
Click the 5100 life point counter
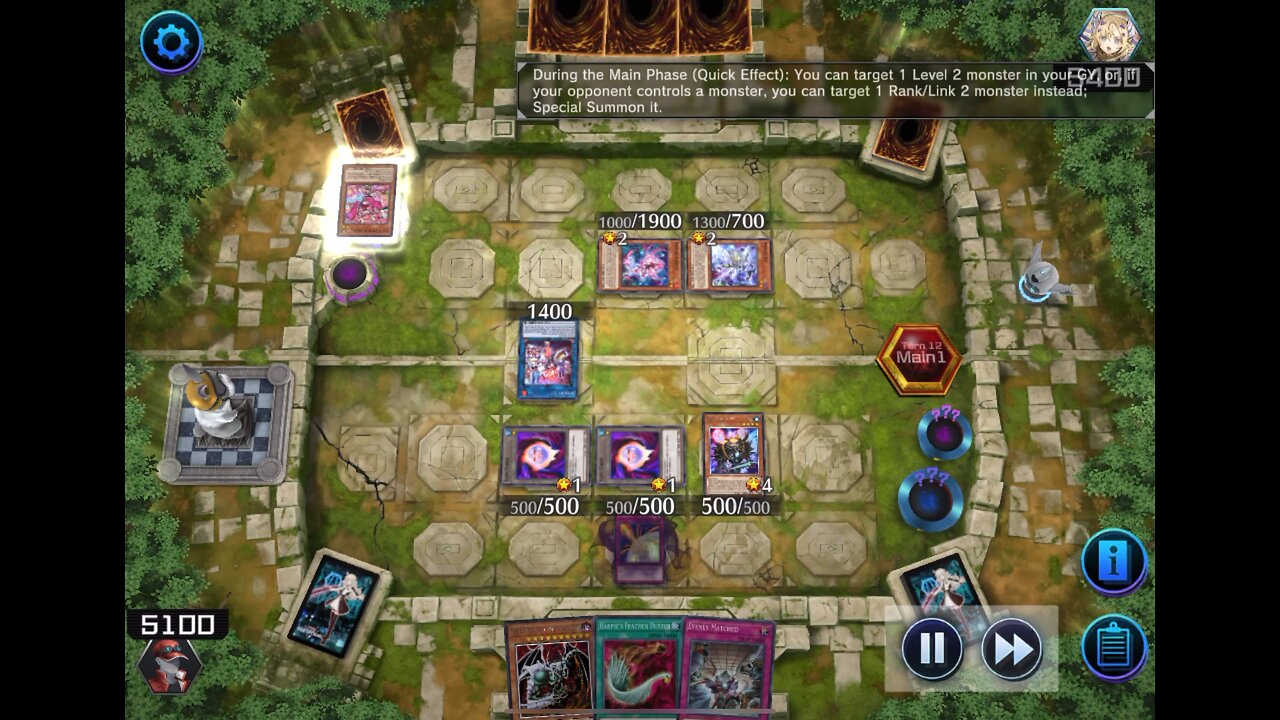[173, 624]
